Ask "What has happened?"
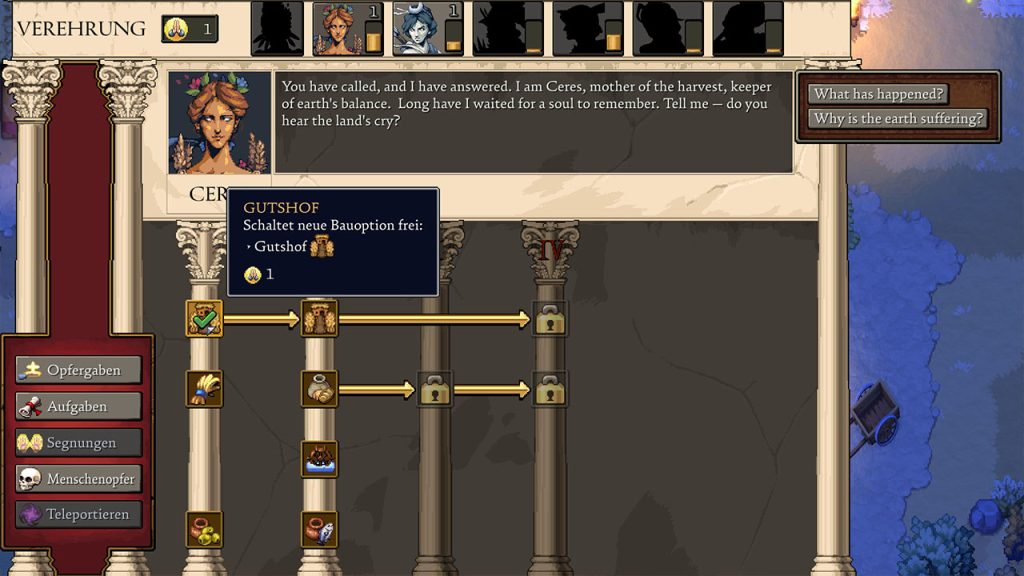Image resolution: width=1024 pixels, height=576 pixels. (x=878, y=94)
